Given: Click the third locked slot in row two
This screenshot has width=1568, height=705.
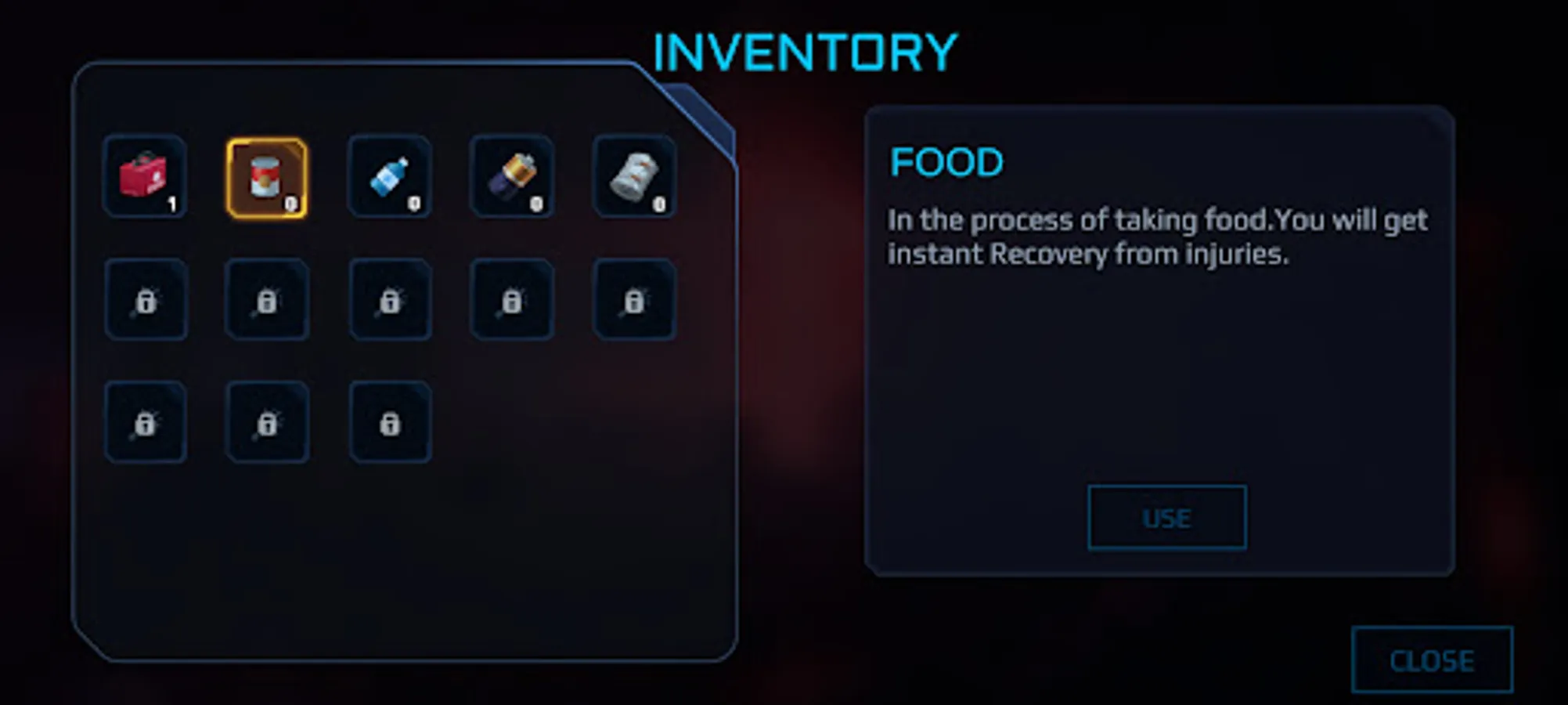Looking at the screenshot, I should click(x=389, y=299).
